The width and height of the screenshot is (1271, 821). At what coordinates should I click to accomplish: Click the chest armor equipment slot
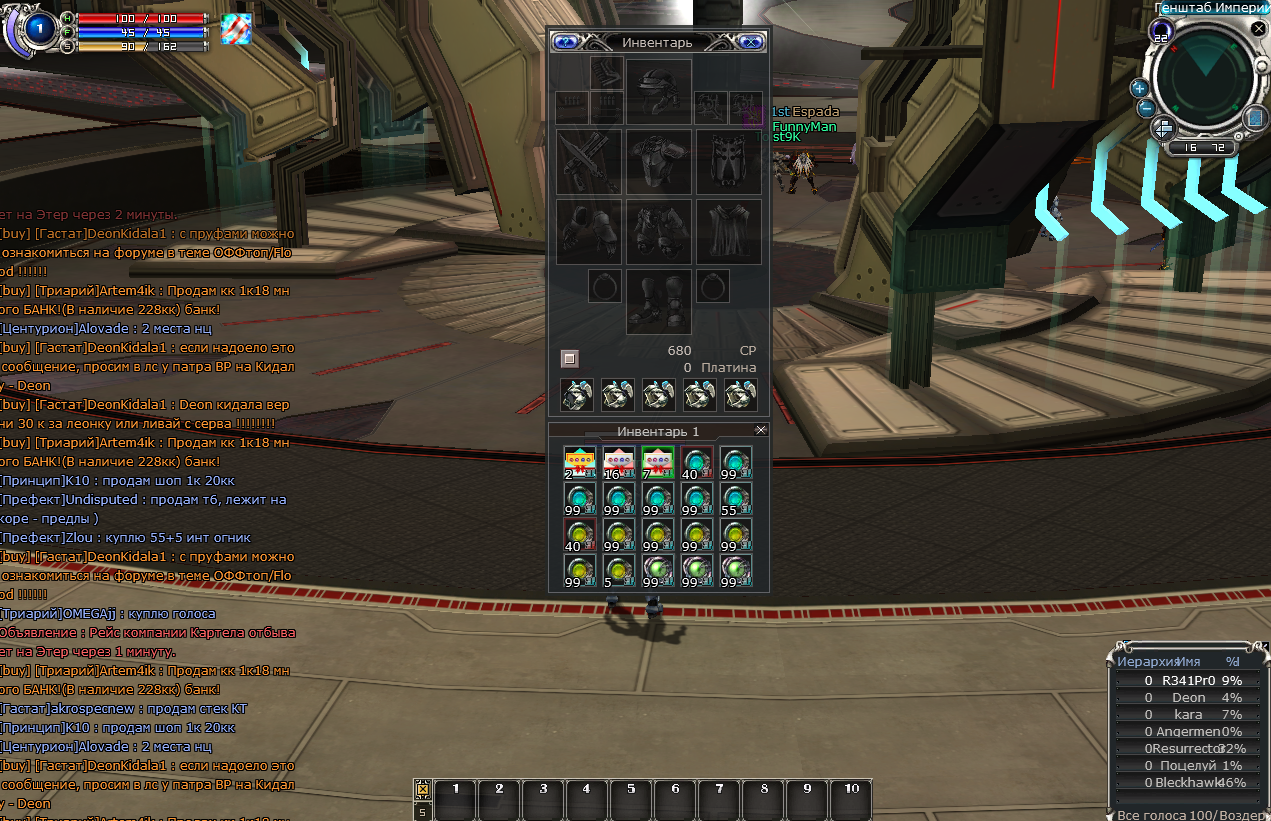659,162
